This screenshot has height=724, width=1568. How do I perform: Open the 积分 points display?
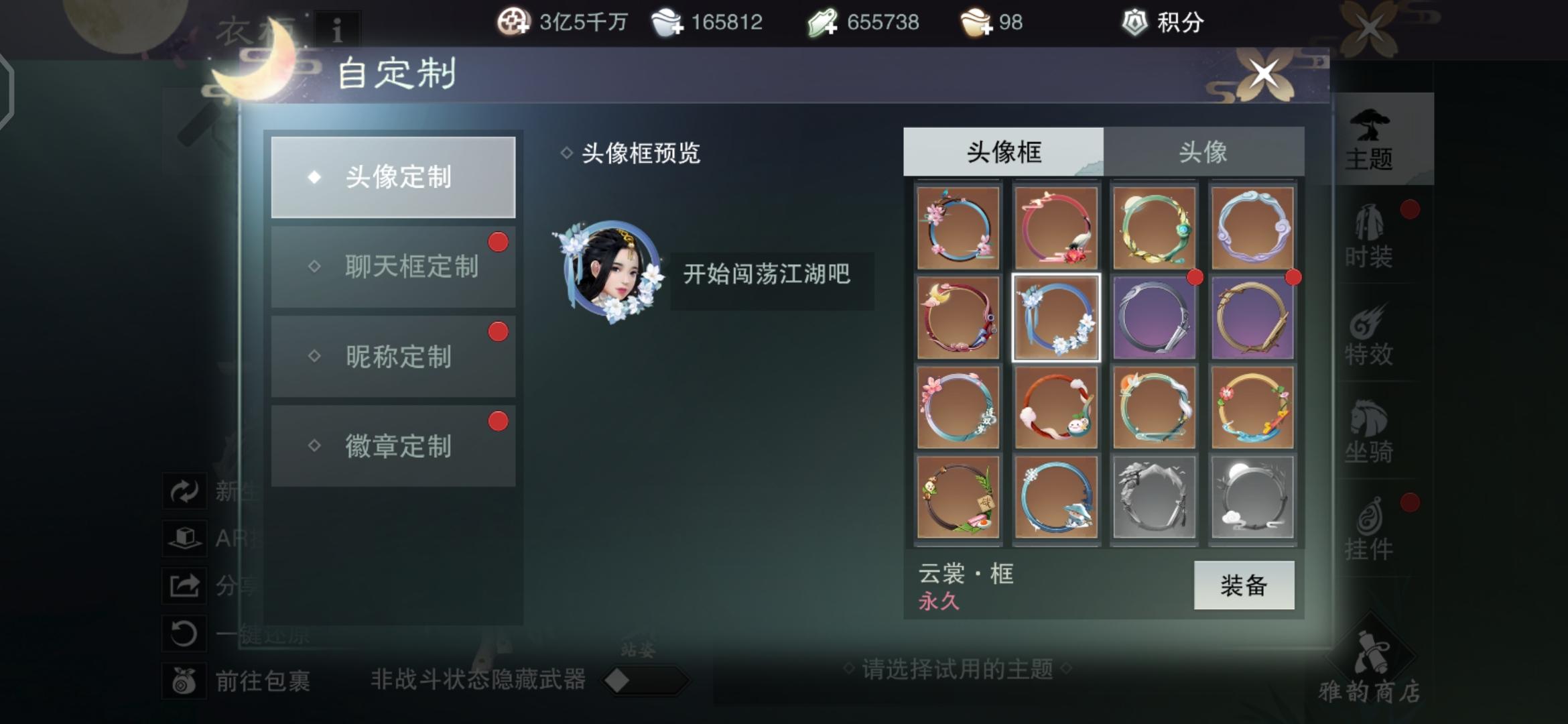pyautogui.click(x=1166, y=22)
